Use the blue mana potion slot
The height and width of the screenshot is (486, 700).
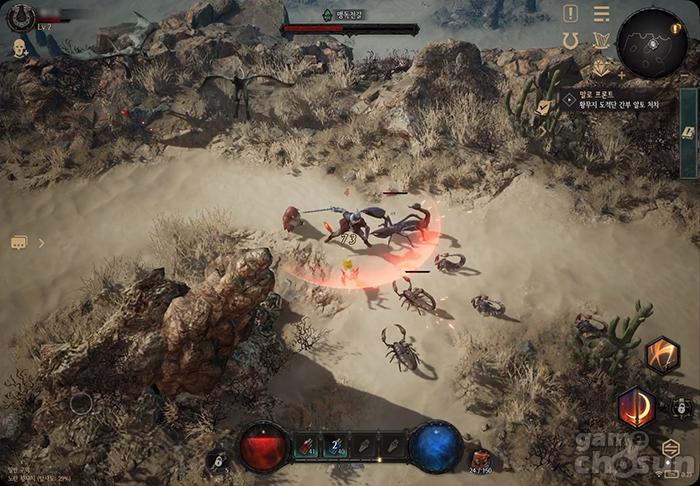[337, 446]
